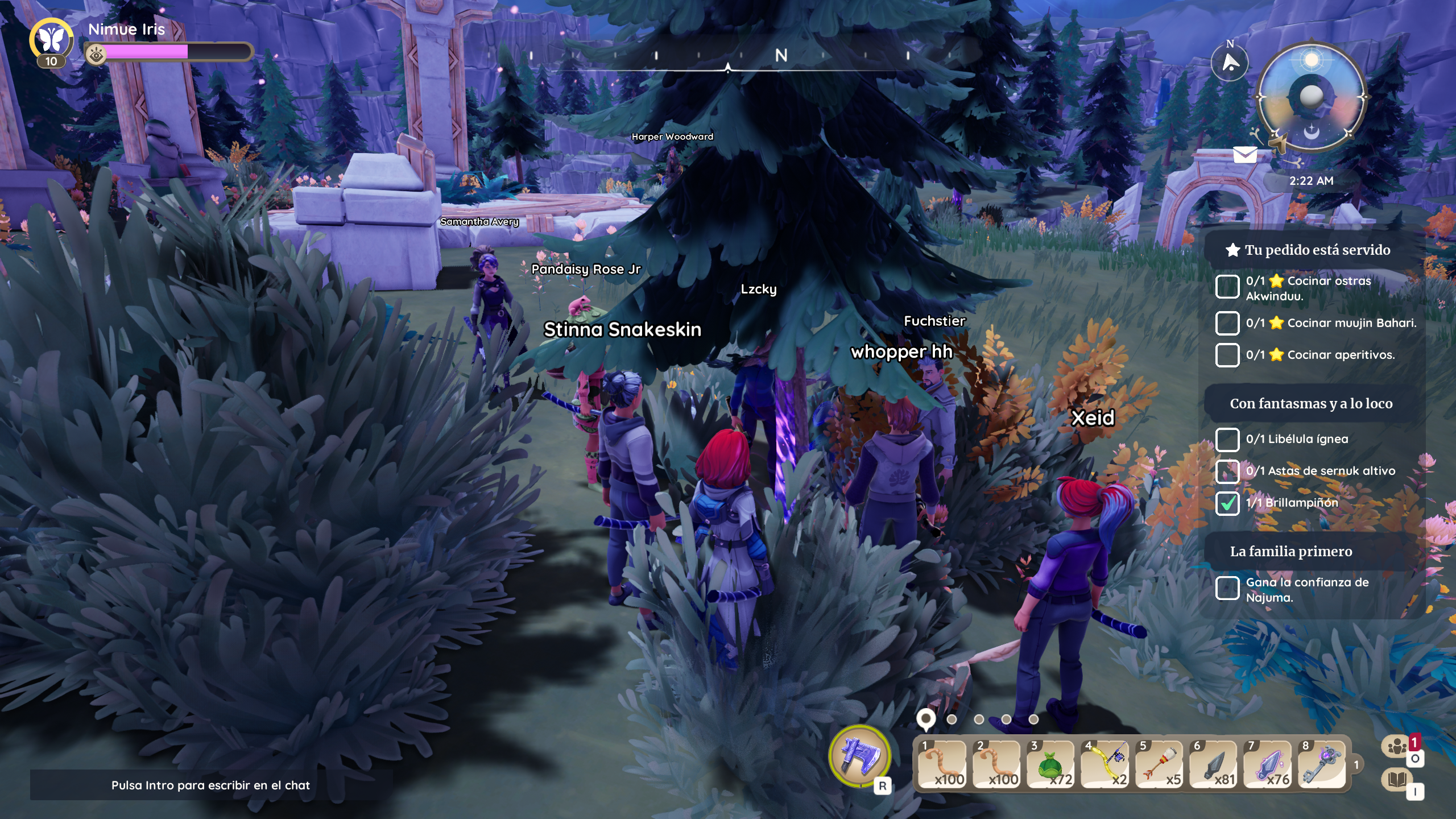Open the 'Con fantasmas y a lo loco' quest
Viewport: 1456px width, 819px height.
[x=1311, y=404]
